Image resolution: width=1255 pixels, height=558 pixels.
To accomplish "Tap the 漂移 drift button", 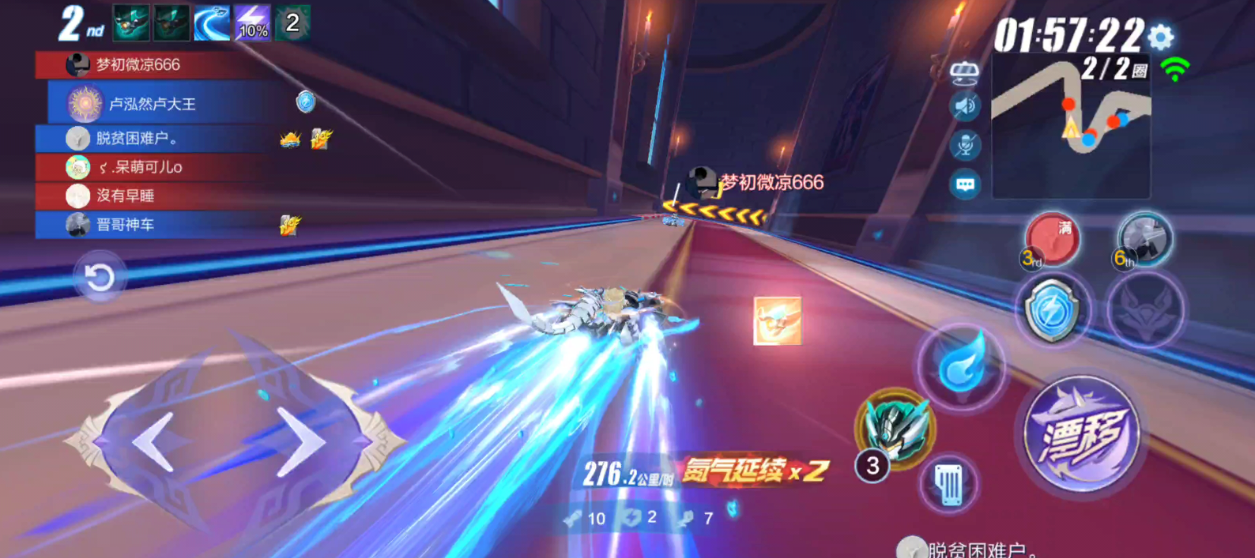I will [x=1079, y=438].
